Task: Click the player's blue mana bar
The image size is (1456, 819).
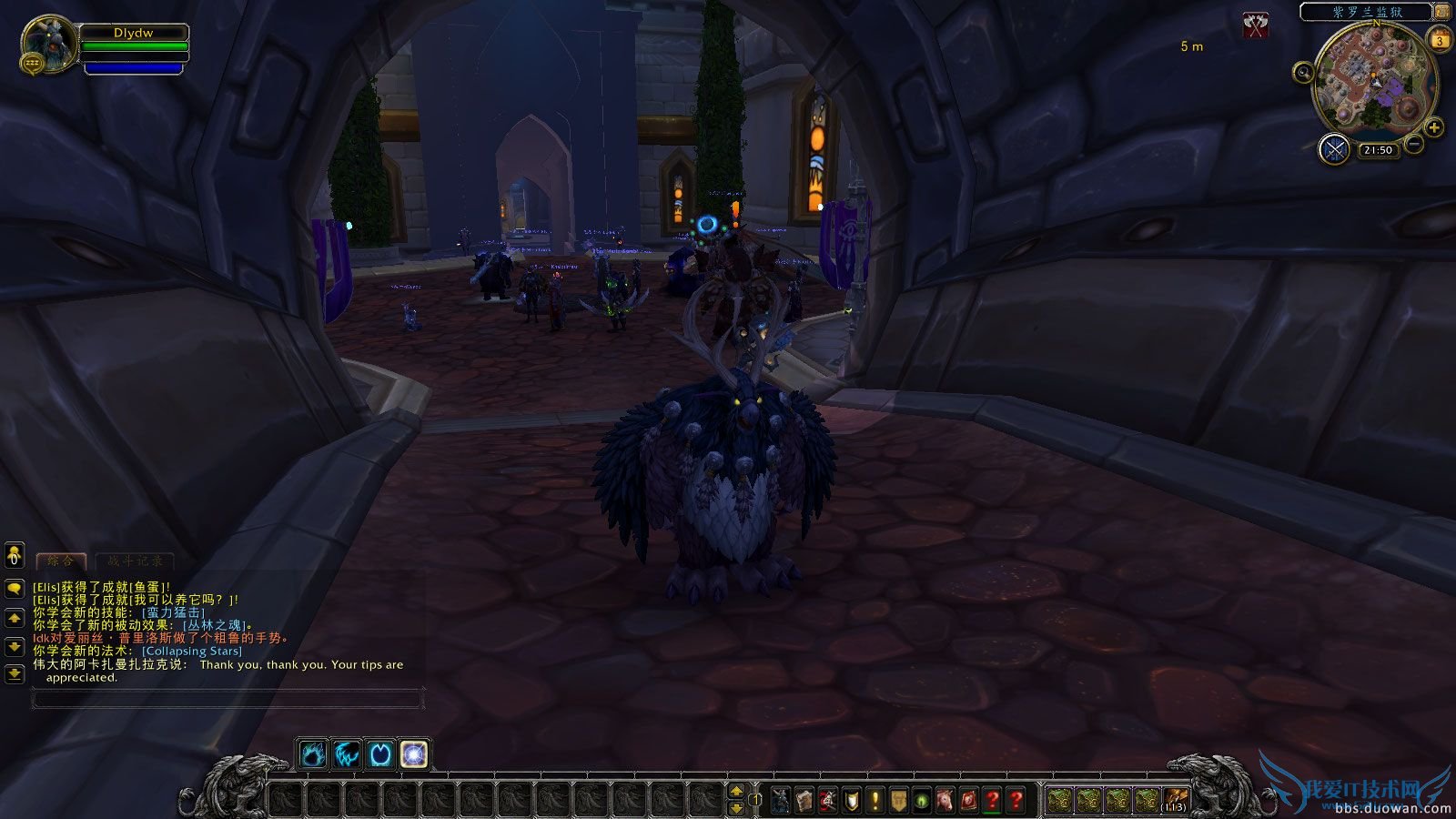Action: coord(134,66)
